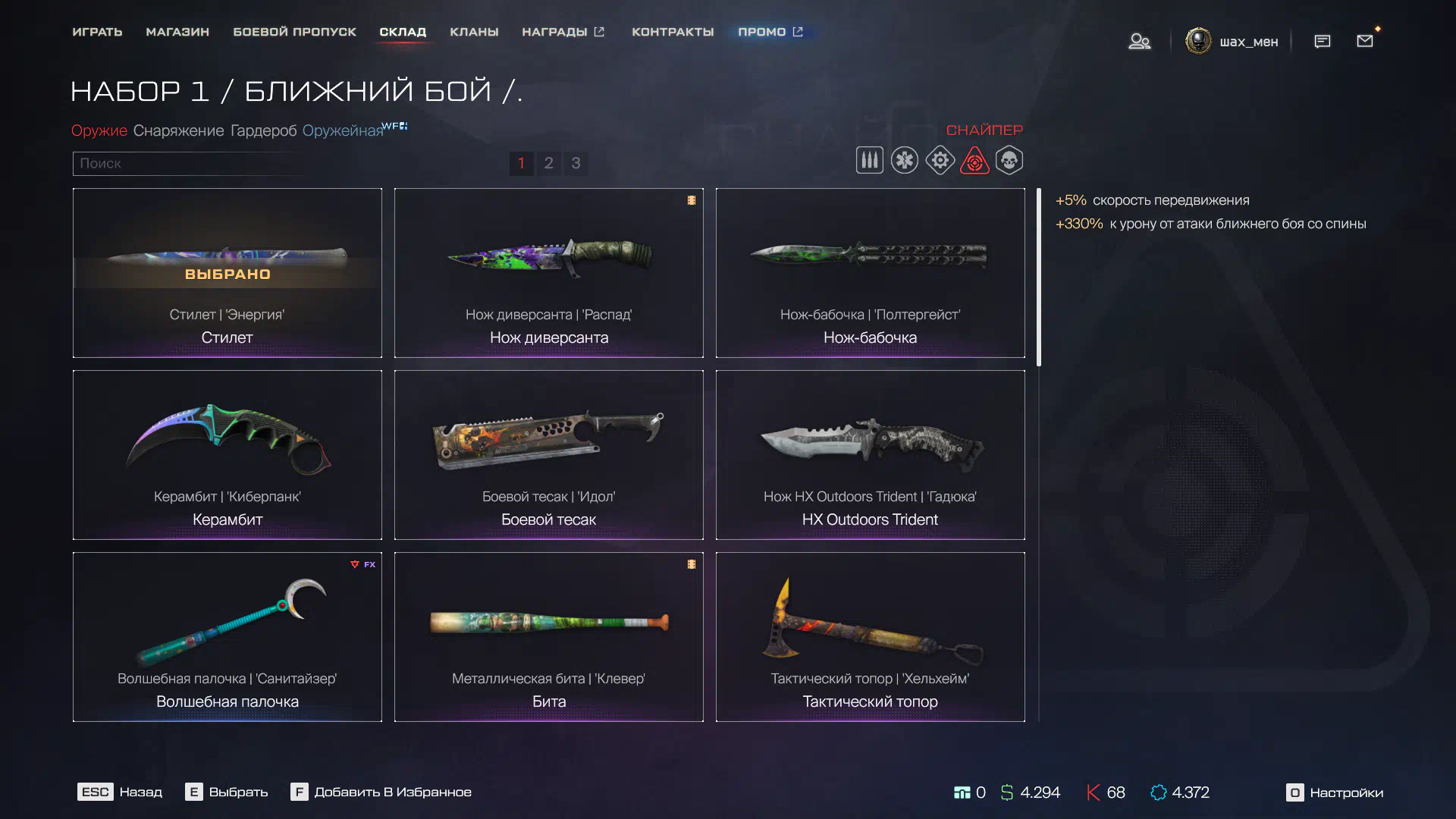Choose the engineer gear class icon
The width and height of the screenshot is (1456, 819).
point(940,161)
